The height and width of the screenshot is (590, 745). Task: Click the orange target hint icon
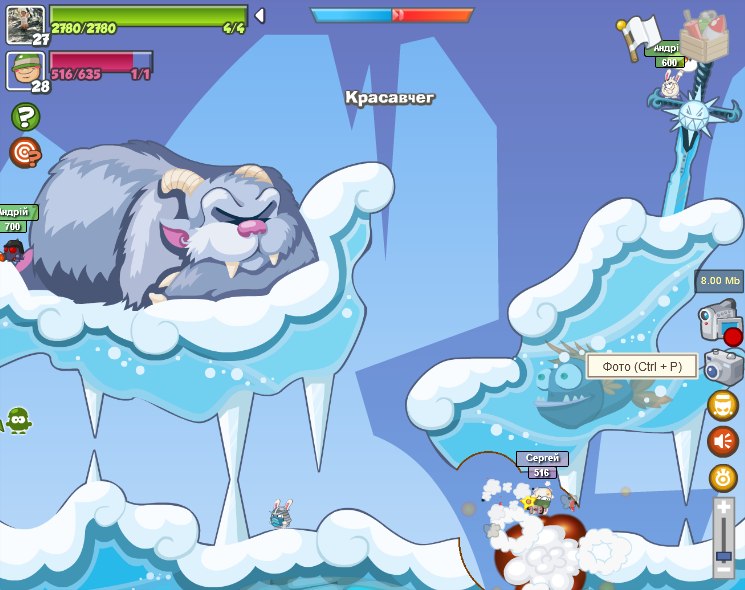pyautogui.click(x=25, y=152)
